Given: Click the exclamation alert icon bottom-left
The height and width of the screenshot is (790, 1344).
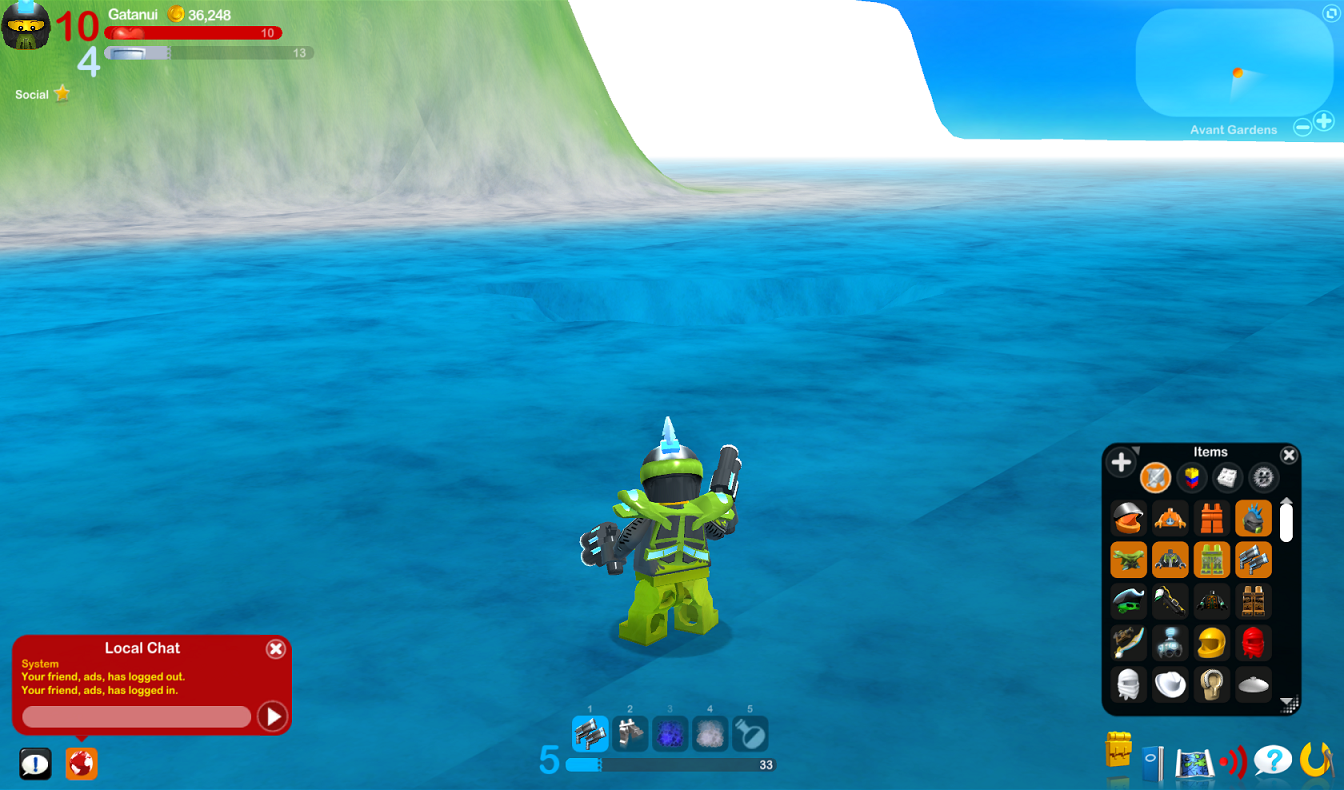Looking at the screenshot, I should 37,763.
